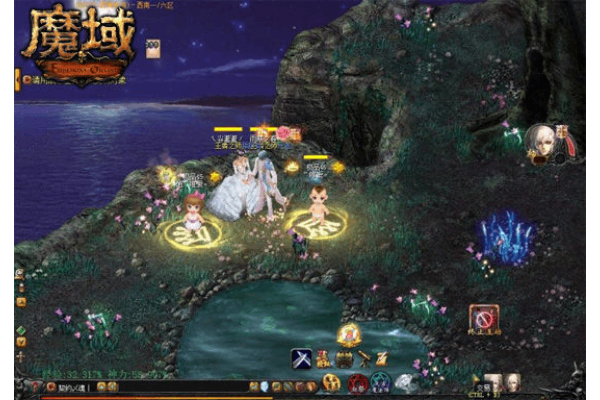This screenshot has width=600, height=400.
Task: Activate the red pentagram skill
Action: tap(358, 382)
